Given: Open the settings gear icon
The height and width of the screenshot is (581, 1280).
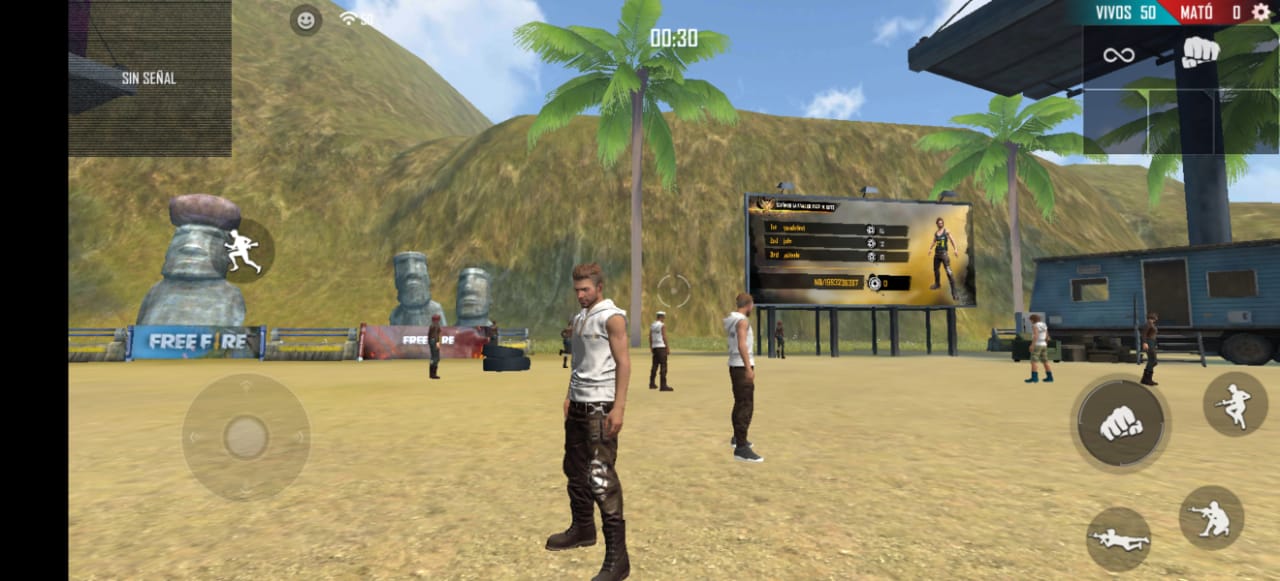Looking at the screenshot, I should (x=1261, y=12).
